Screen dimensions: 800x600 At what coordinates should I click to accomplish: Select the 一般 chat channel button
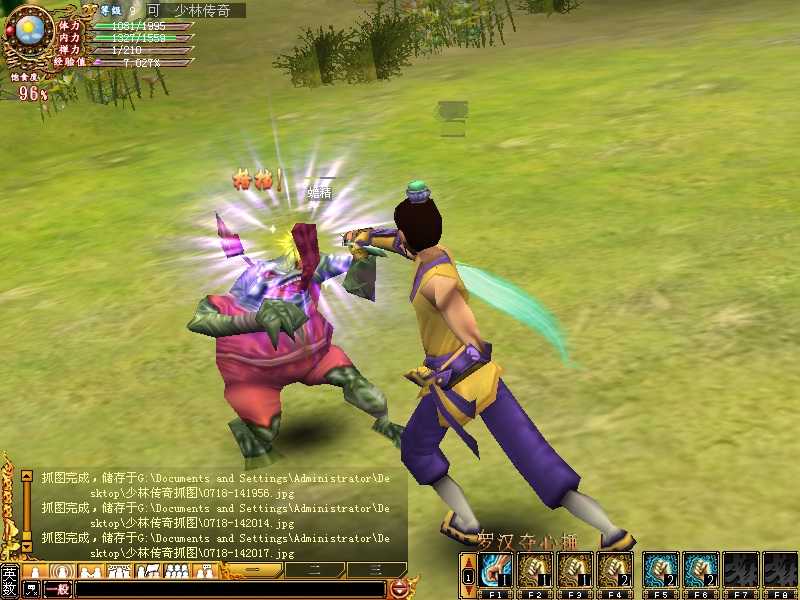[57, 589]
